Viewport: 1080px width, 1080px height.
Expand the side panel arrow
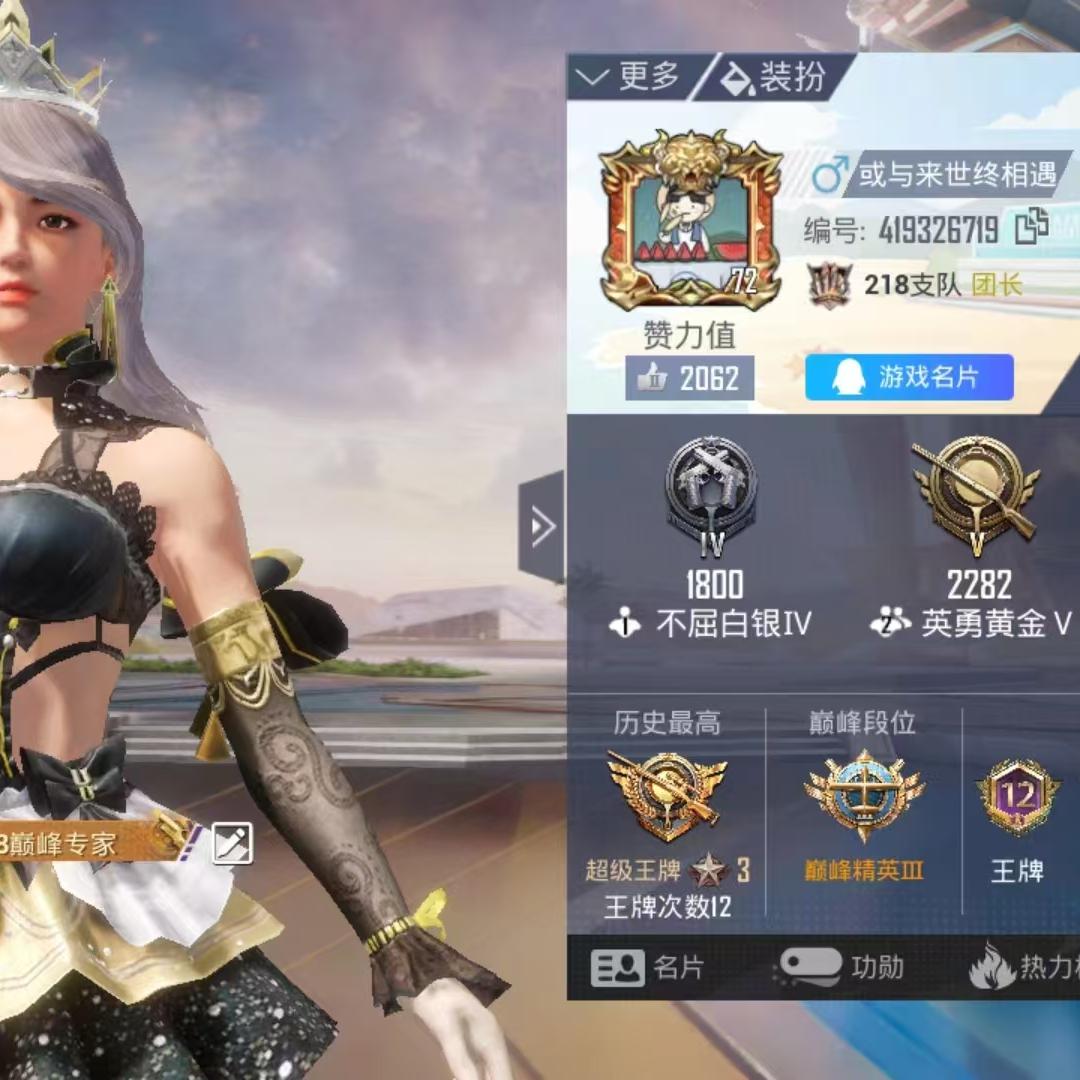[x=541, y=526]
